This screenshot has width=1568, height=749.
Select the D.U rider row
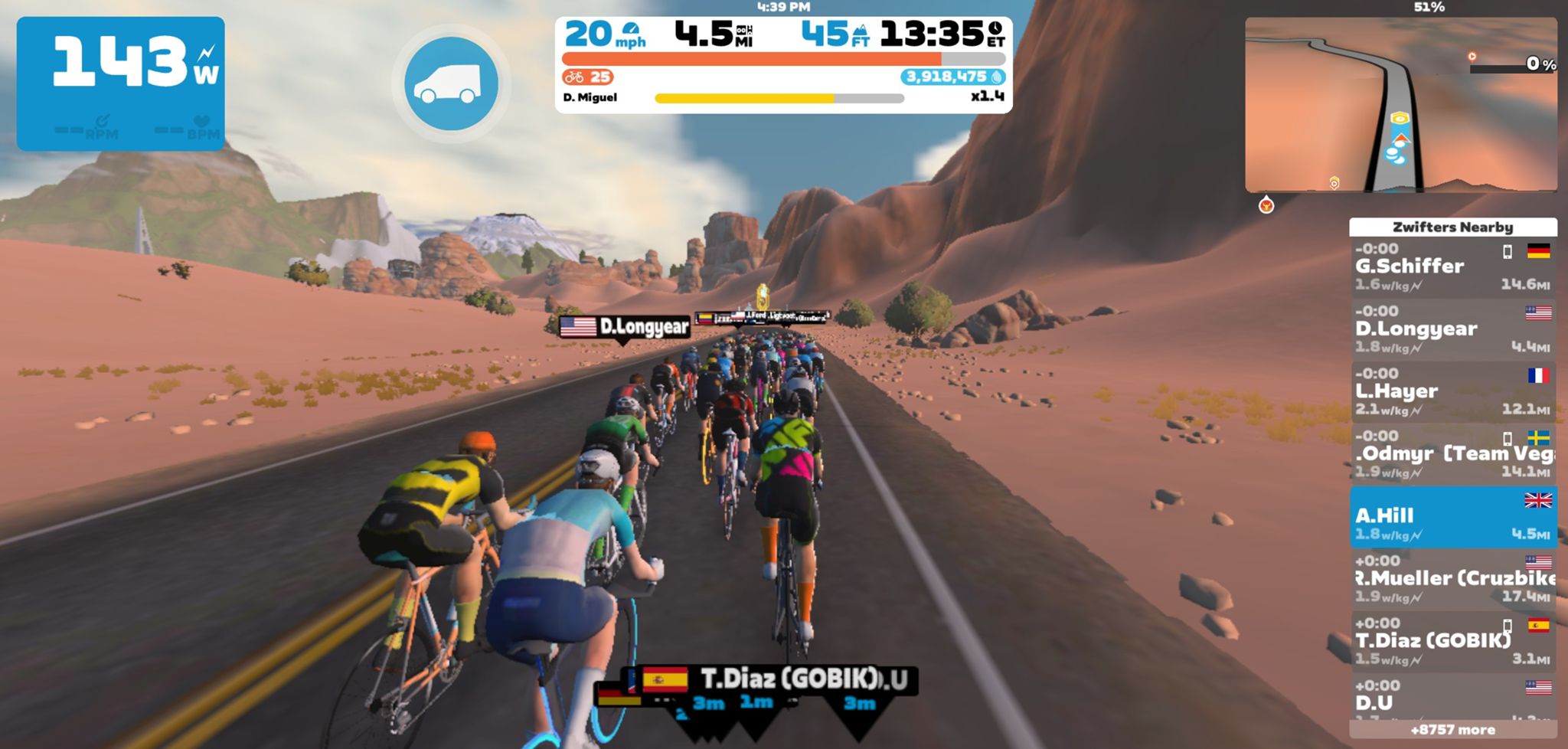(1452, 698)
